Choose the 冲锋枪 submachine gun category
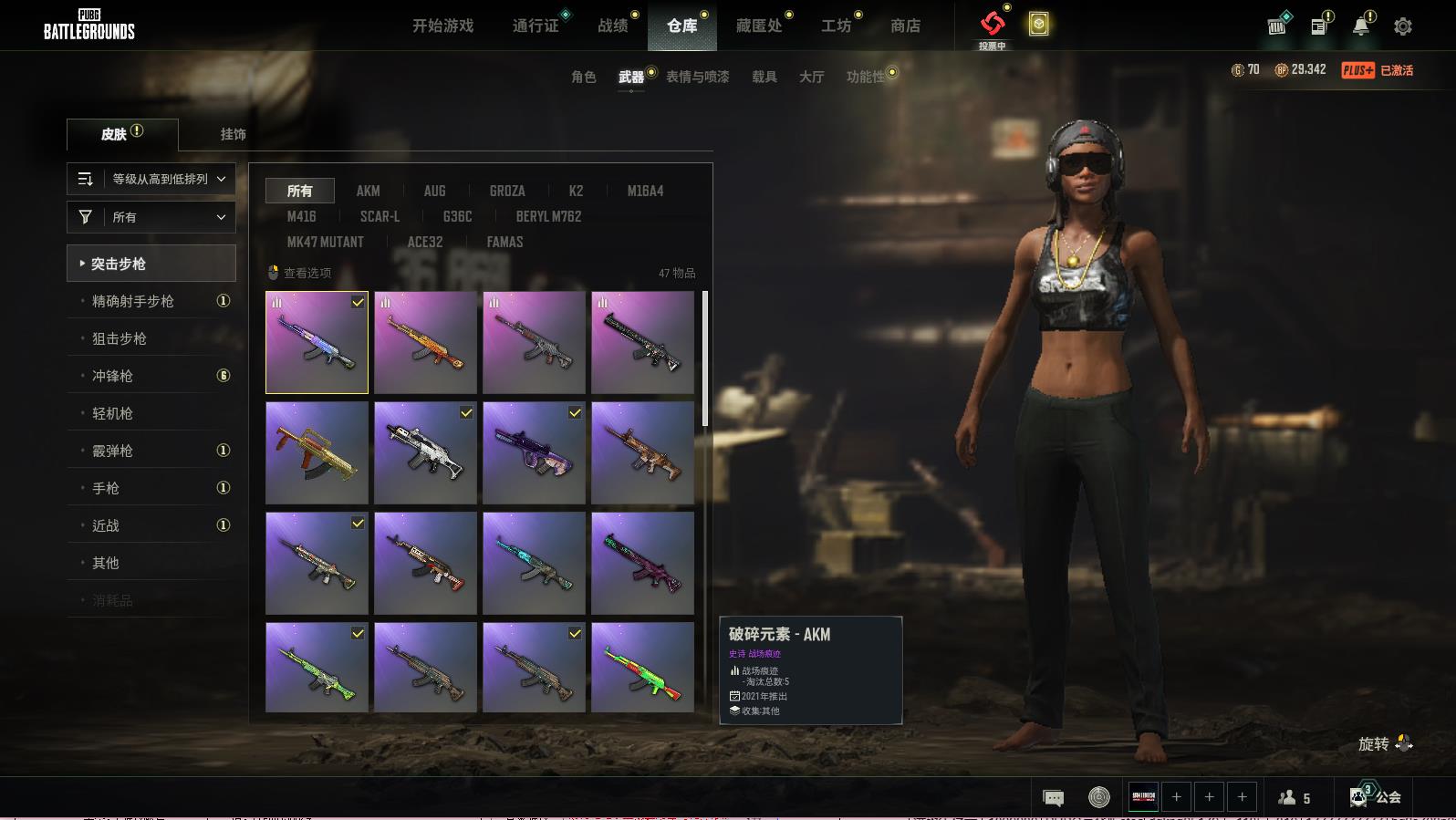This screenshot has width=1456, height=820. (x=112, y=376)
